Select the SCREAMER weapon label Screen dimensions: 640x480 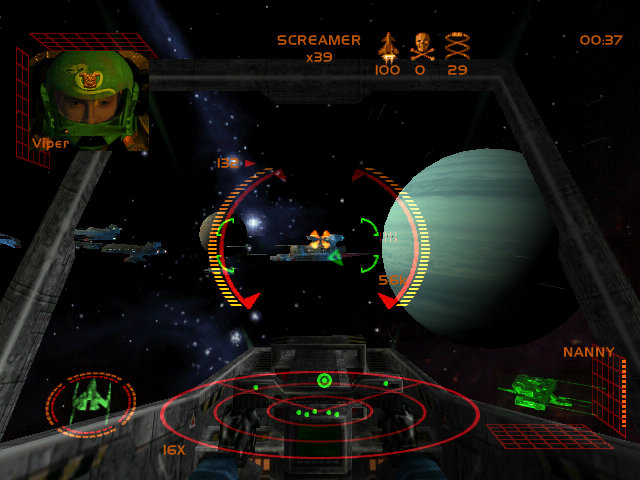click(x=319, y=41)
